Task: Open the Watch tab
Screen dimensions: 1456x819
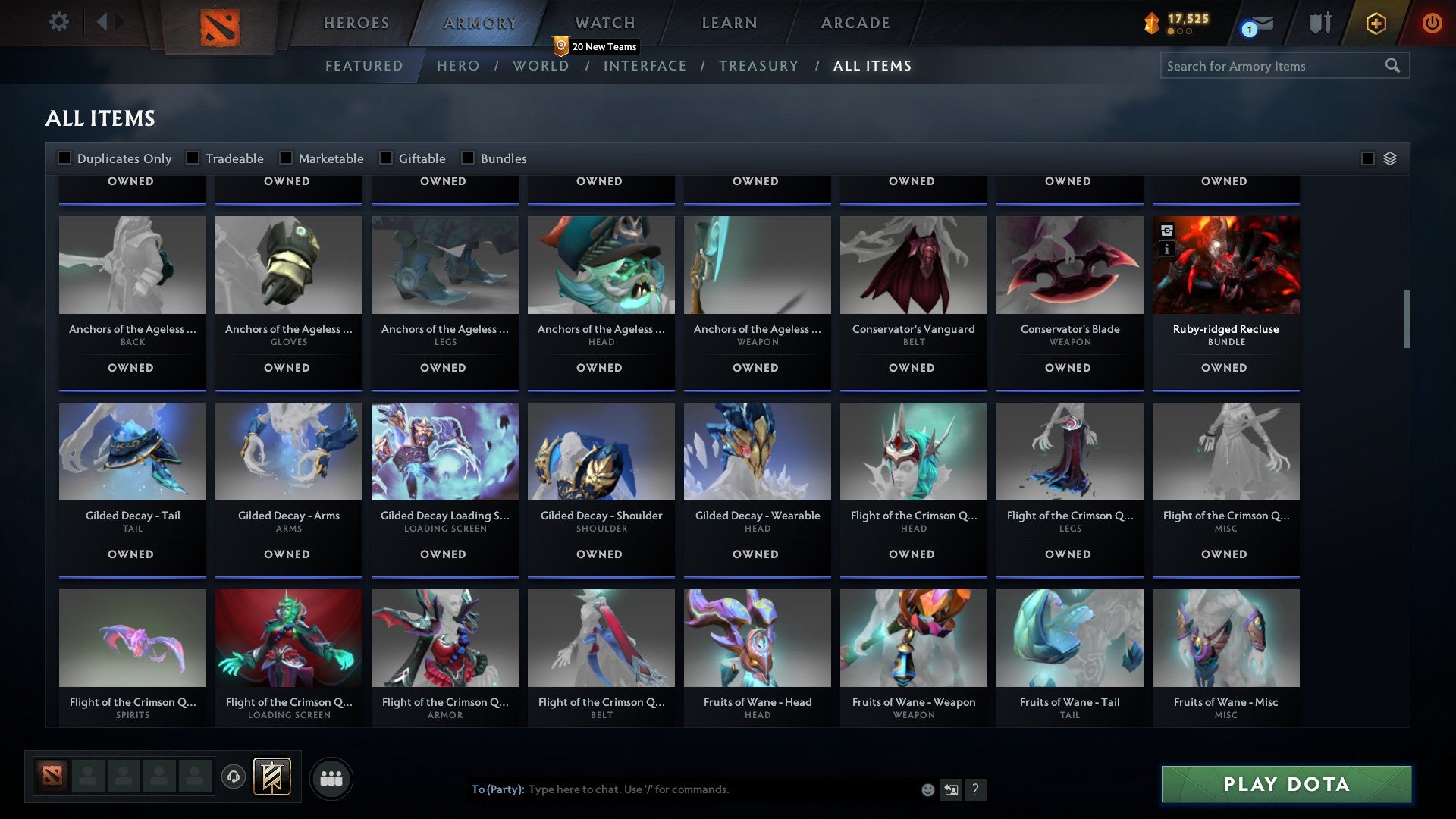Action: pos(604,22)
